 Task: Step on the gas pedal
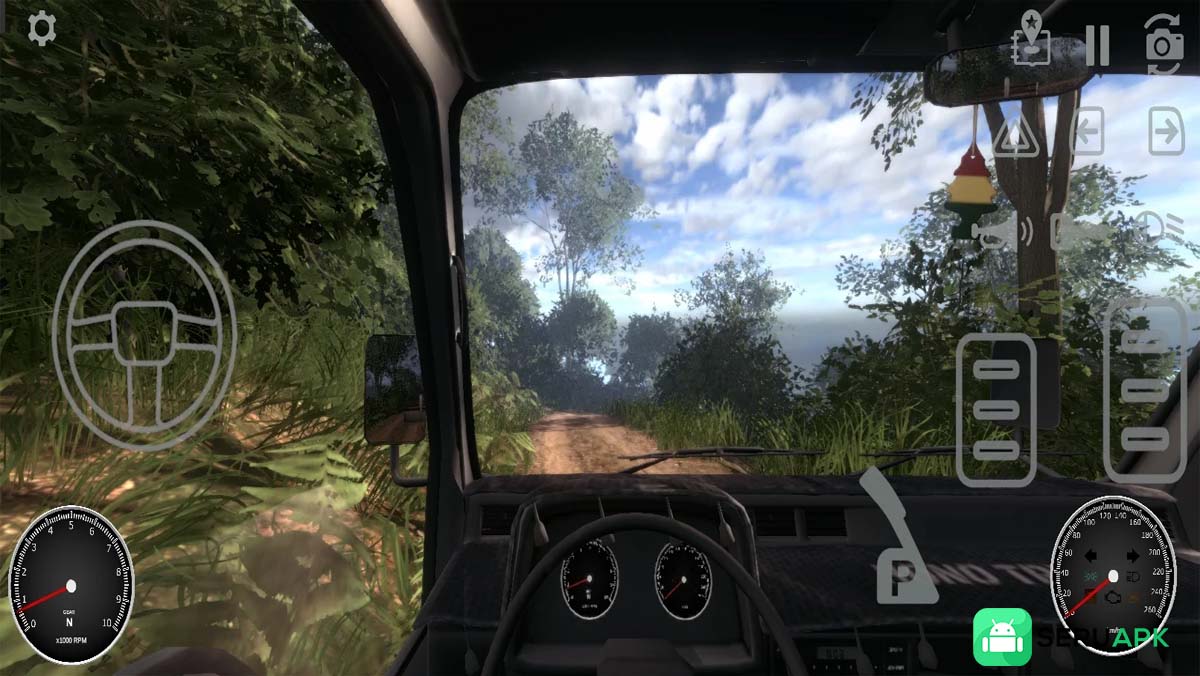pos(1145,390)
